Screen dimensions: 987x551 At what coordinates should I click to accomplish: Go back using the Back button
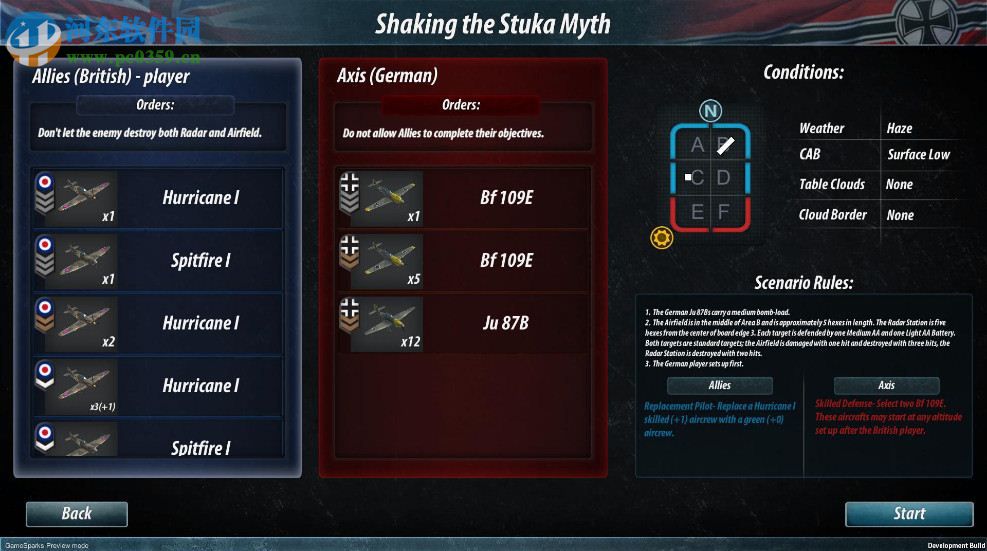(77, 514)
